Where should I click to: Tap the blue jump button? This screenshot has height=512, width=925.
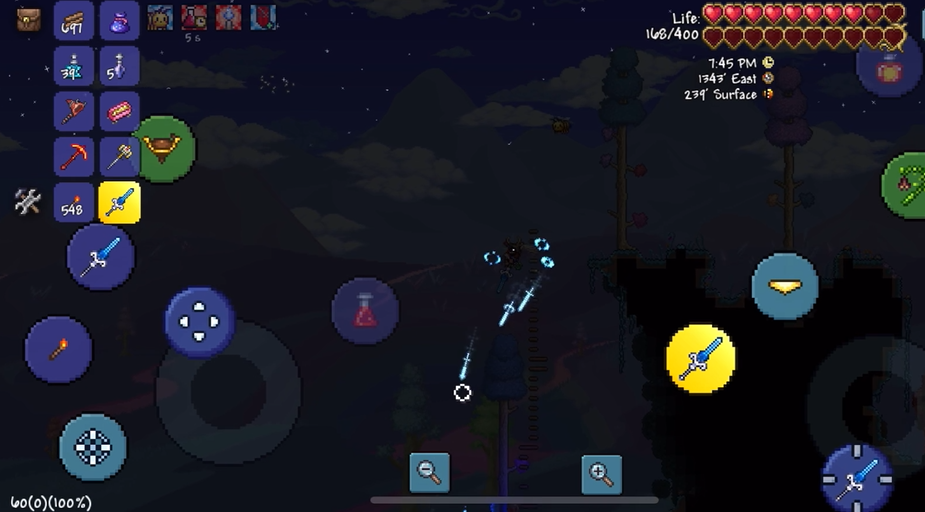[x=785, y=287]
